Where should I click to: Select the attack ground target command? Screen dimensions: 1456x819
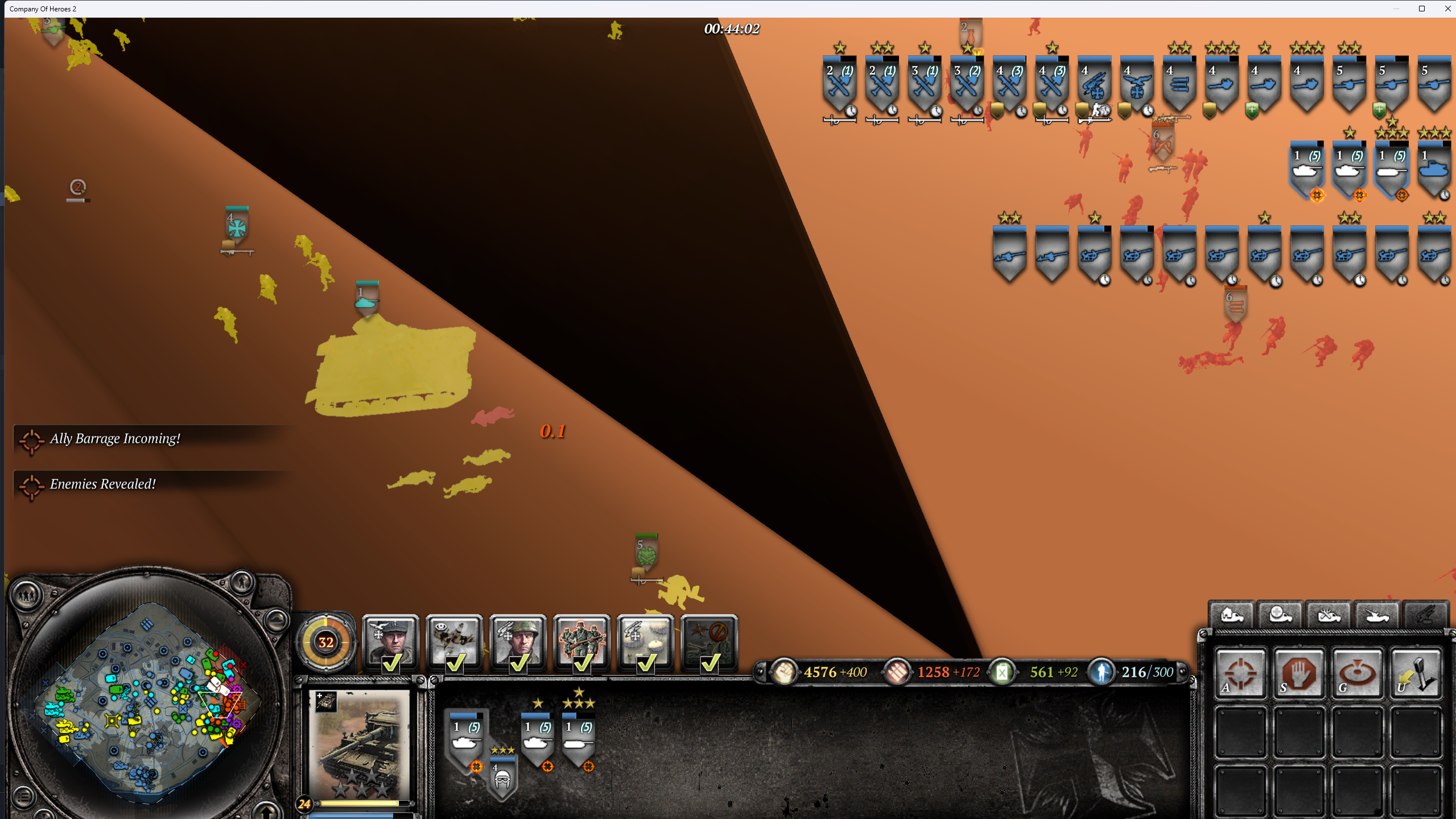click(1357, 673)
